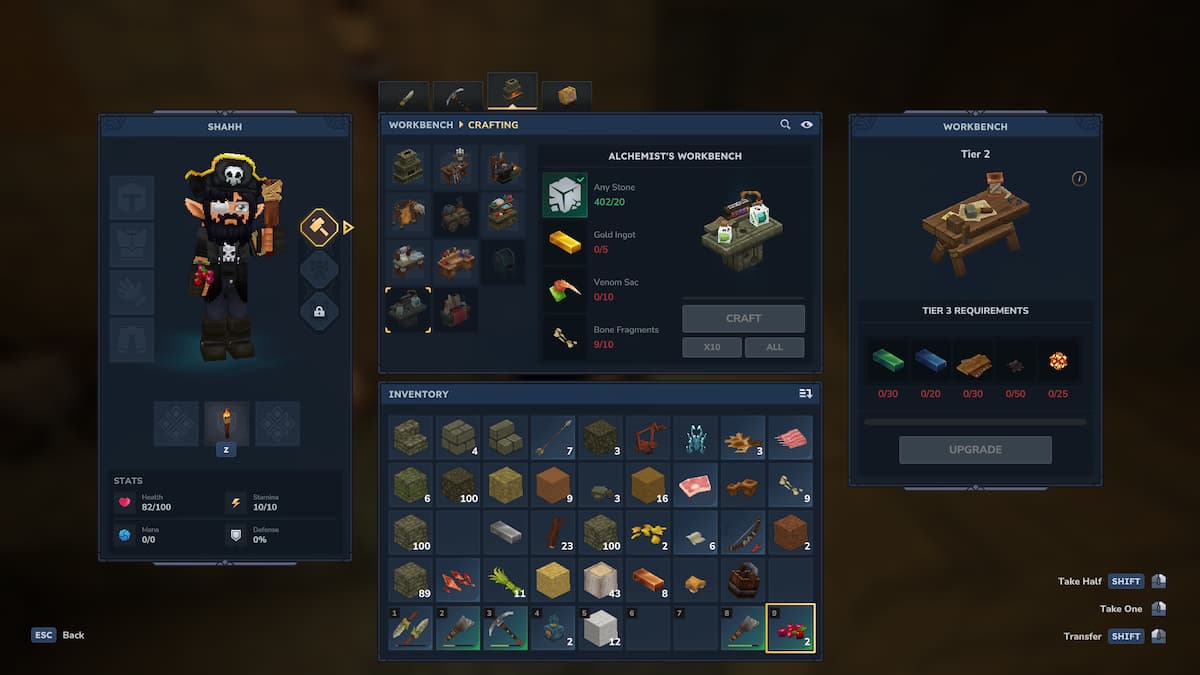The image size is (1200, 675).
Task: Open the crafting search magnifier
Action: (x=786, y=125)
